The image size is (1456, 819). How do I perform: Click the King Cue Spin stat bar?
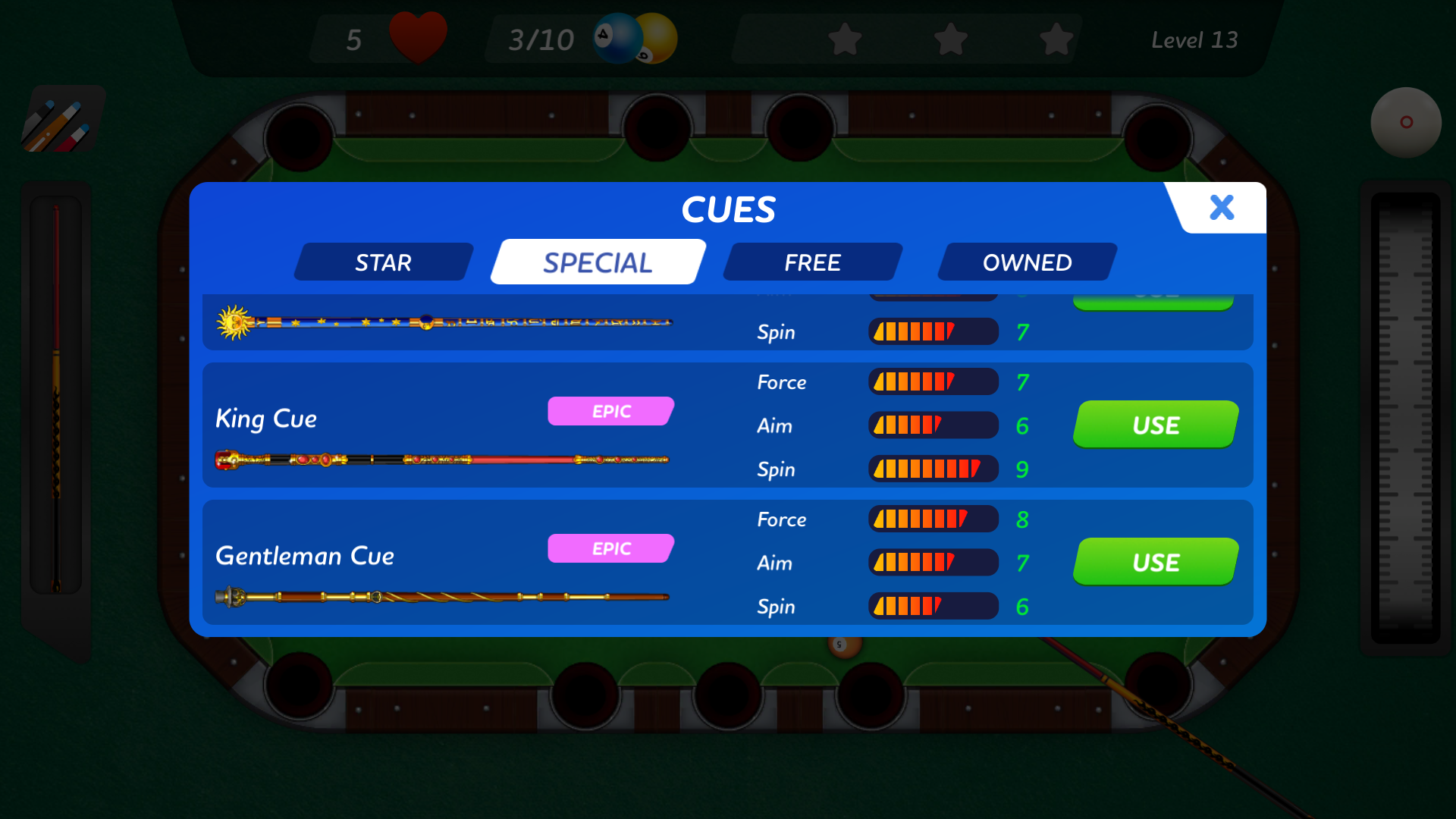point(933,469)
